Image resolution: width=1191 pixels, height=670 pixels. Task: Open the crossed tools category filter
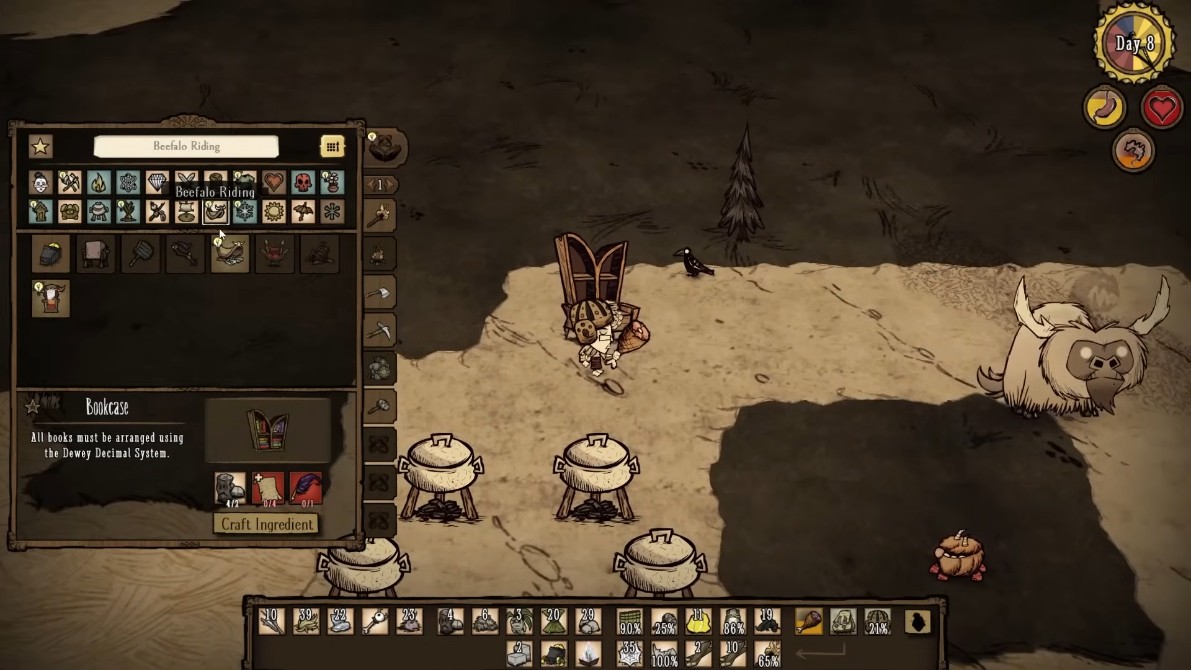69,182
